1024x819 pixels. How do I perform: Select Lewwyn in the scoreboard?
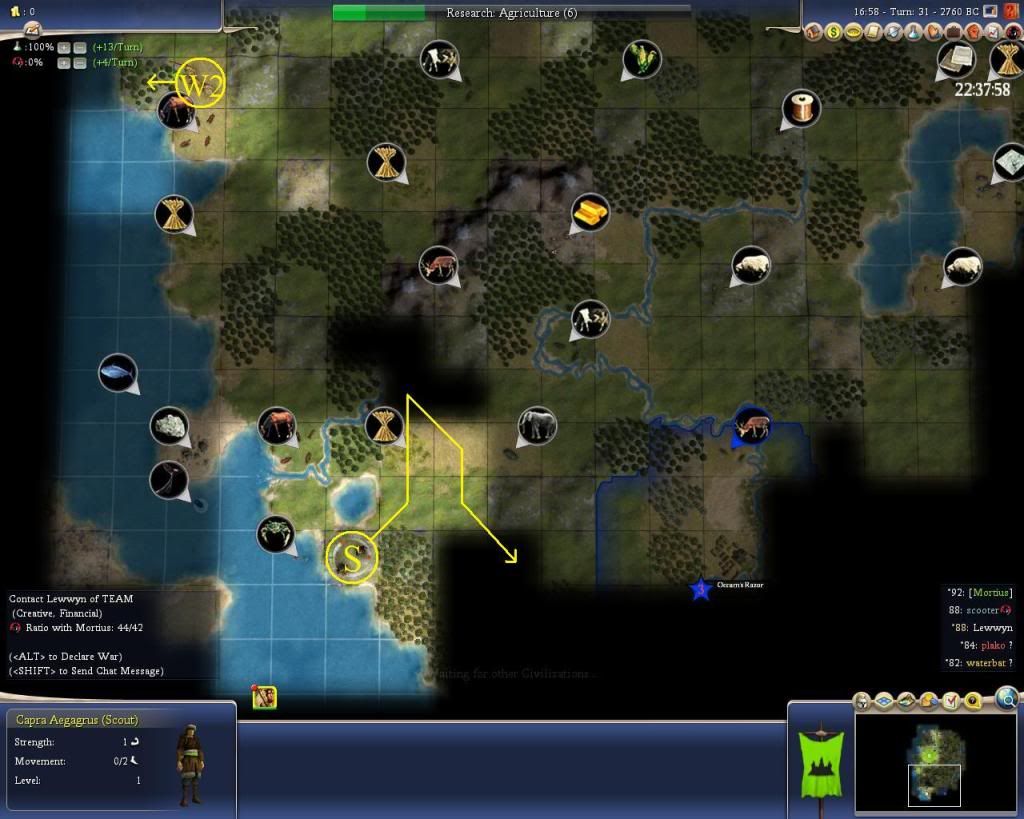(x=992, y=627)
